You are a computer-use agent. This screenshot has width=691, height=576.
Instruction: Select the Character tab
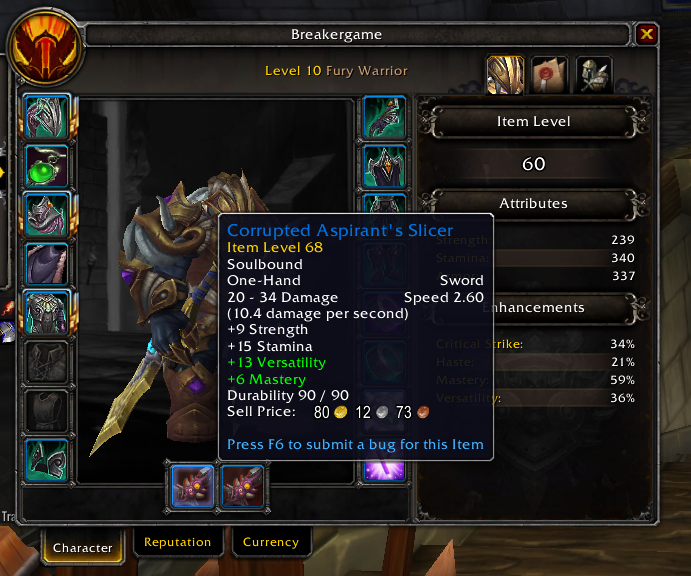tap(83, 546)
